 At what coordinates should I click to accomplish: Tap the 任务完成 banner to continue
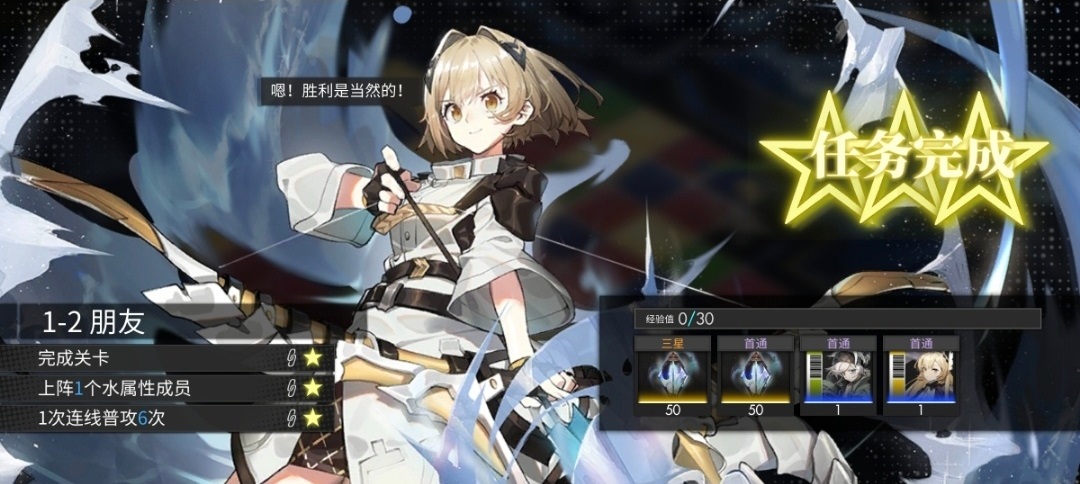pos(903,158)
